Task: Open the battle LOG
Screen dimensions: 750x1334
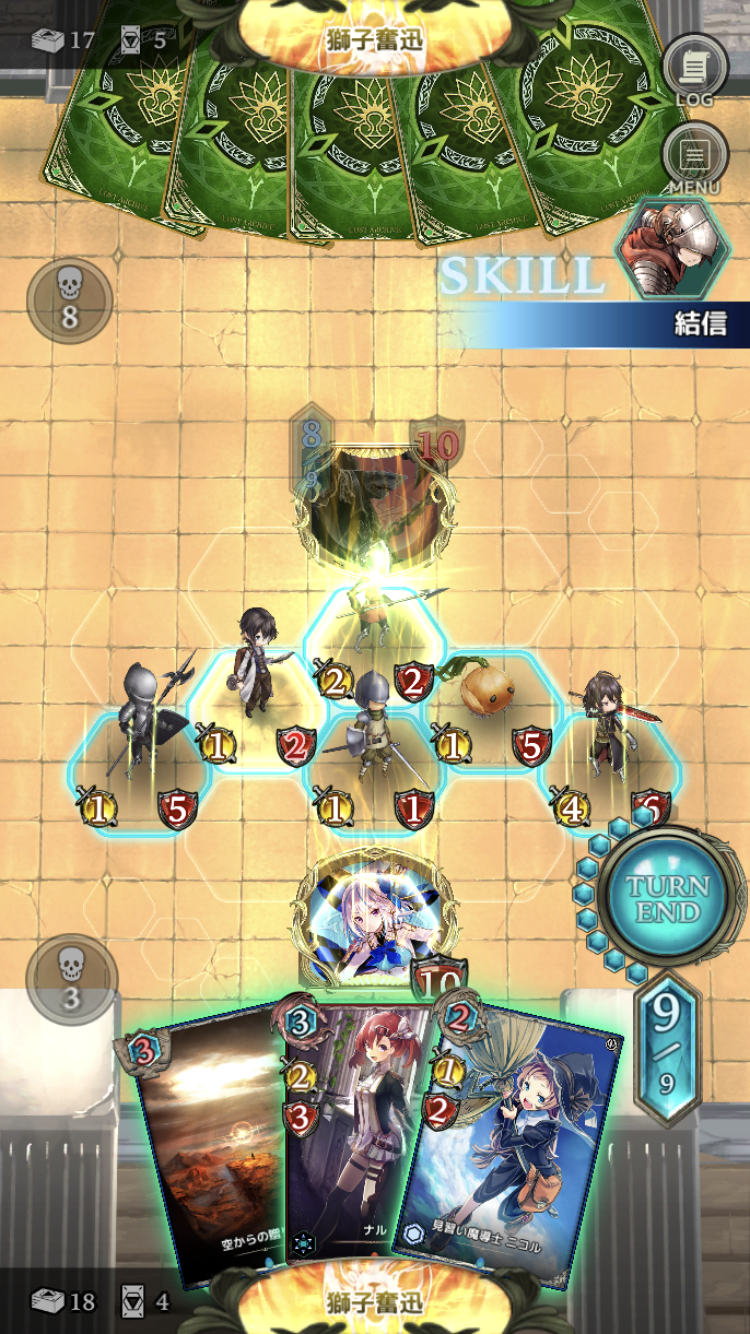Action: coord(695,68)
